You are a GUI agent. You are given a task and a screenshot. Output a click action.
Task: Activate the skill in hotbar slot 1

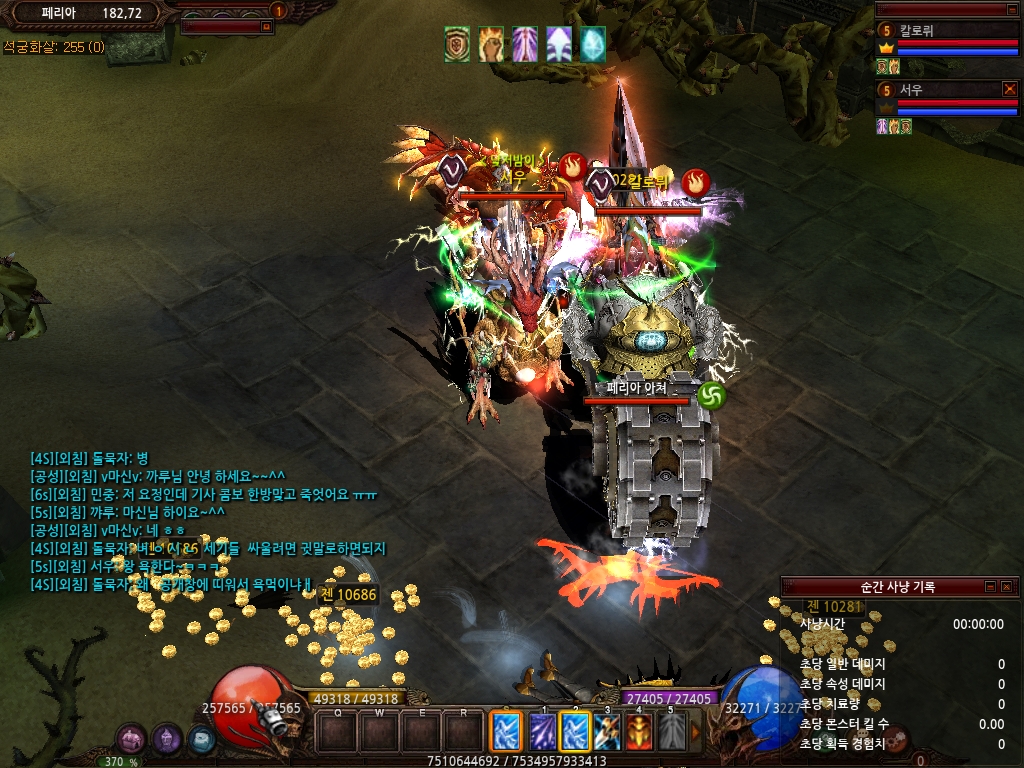pos(543,731)
